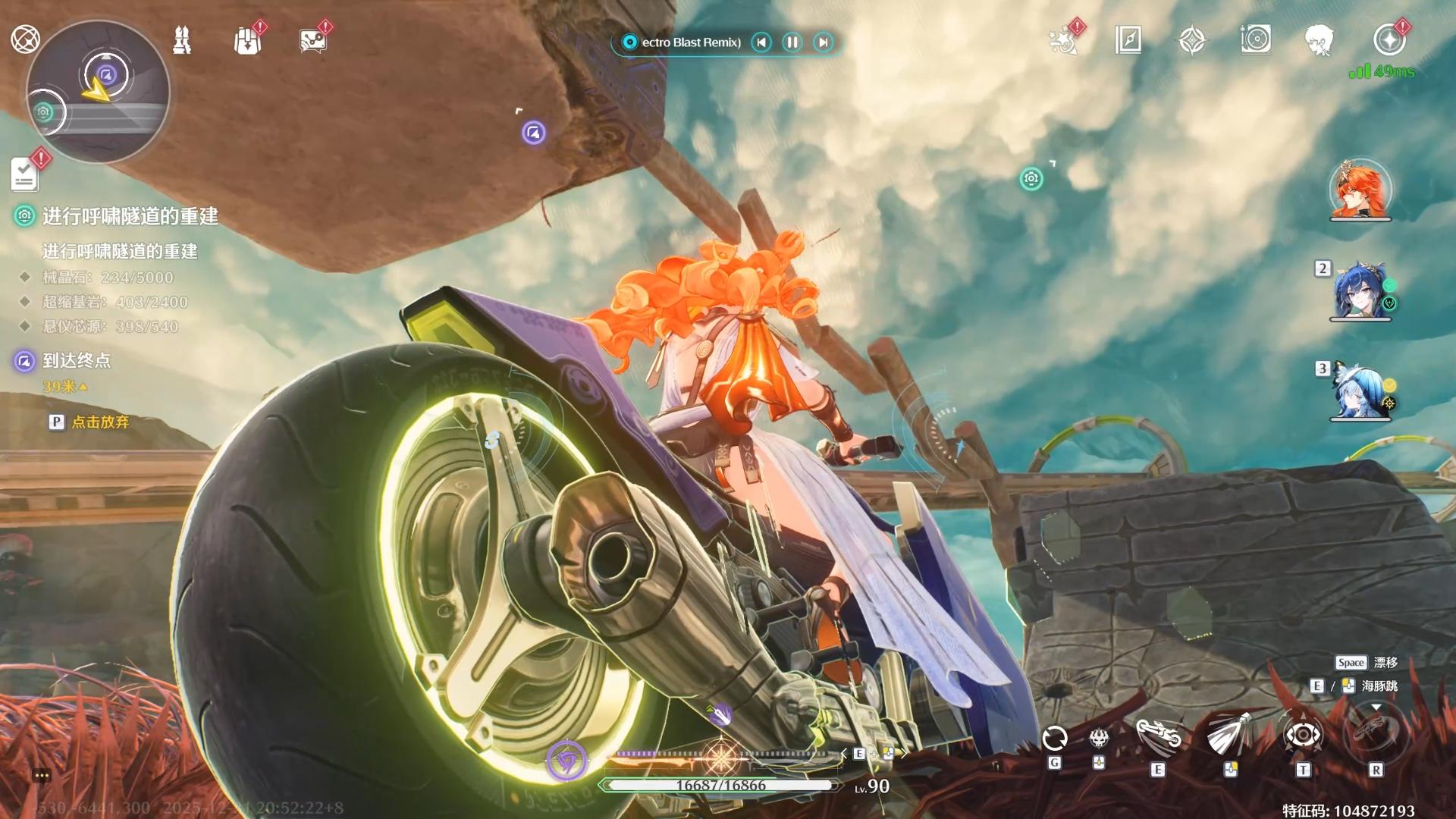Select the orange-haired active character portrait
The image size is (1456, 819).
tap(1360, 190)
